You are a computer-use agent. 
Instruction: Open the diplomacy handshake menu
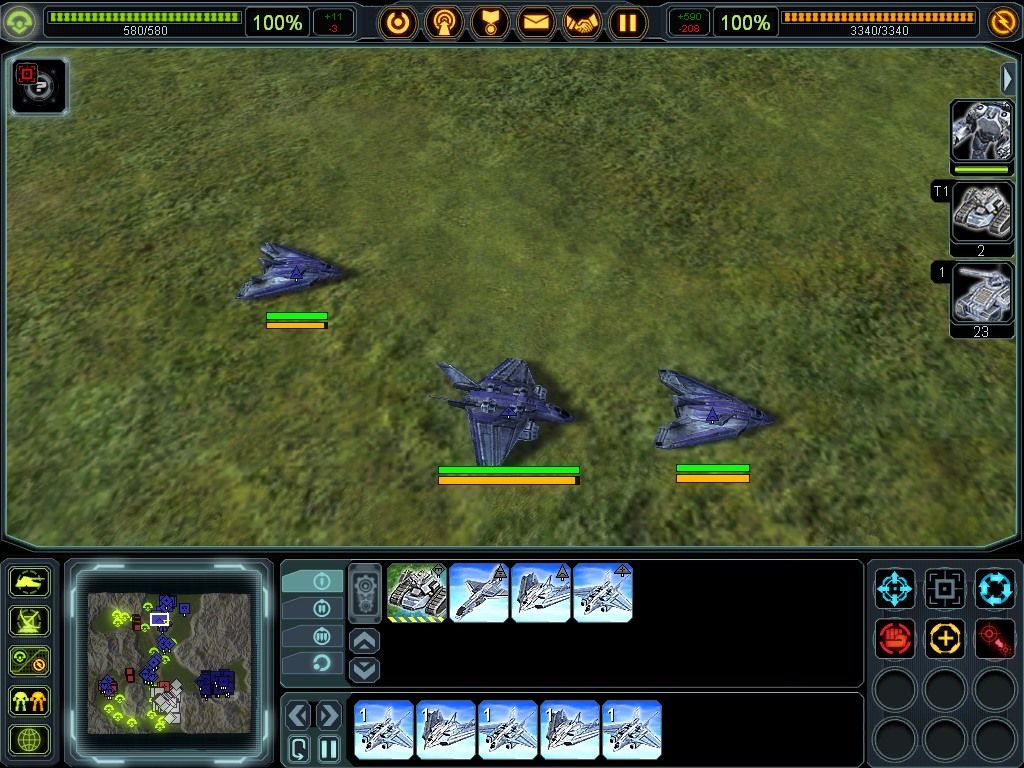click(582, 22)
